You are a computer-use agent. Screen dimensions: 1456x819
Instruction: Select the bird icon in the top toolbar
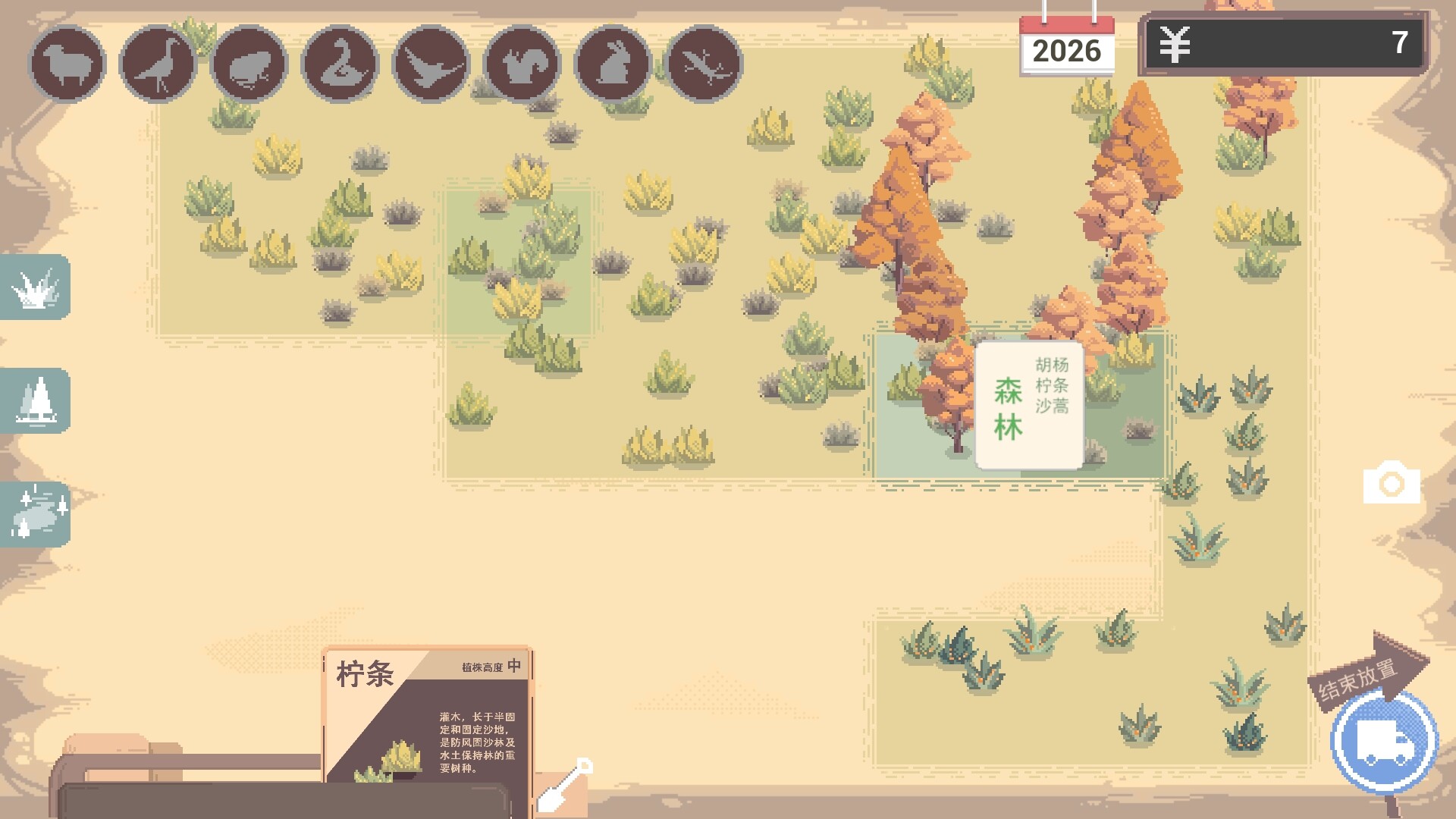pyautogui.click(x=158, y=64)
